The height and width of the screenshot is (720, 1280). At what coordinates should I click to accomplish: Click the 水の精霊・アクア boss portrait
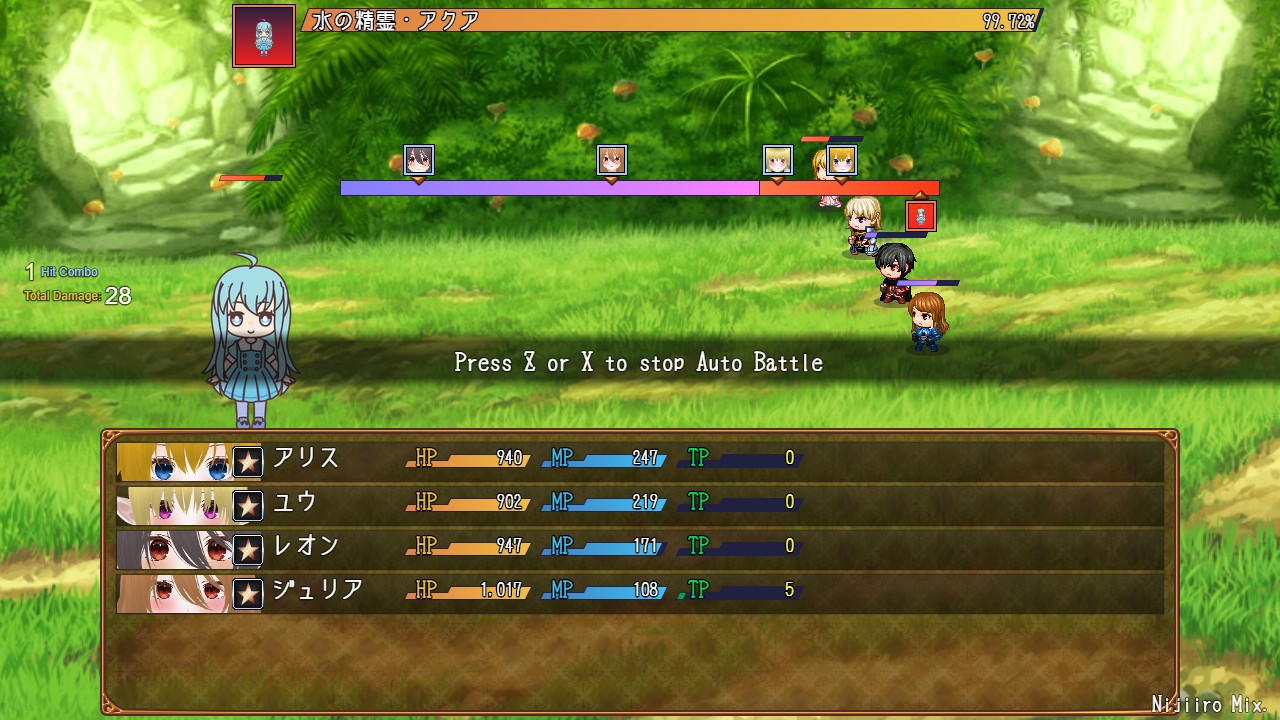(264, 36)
